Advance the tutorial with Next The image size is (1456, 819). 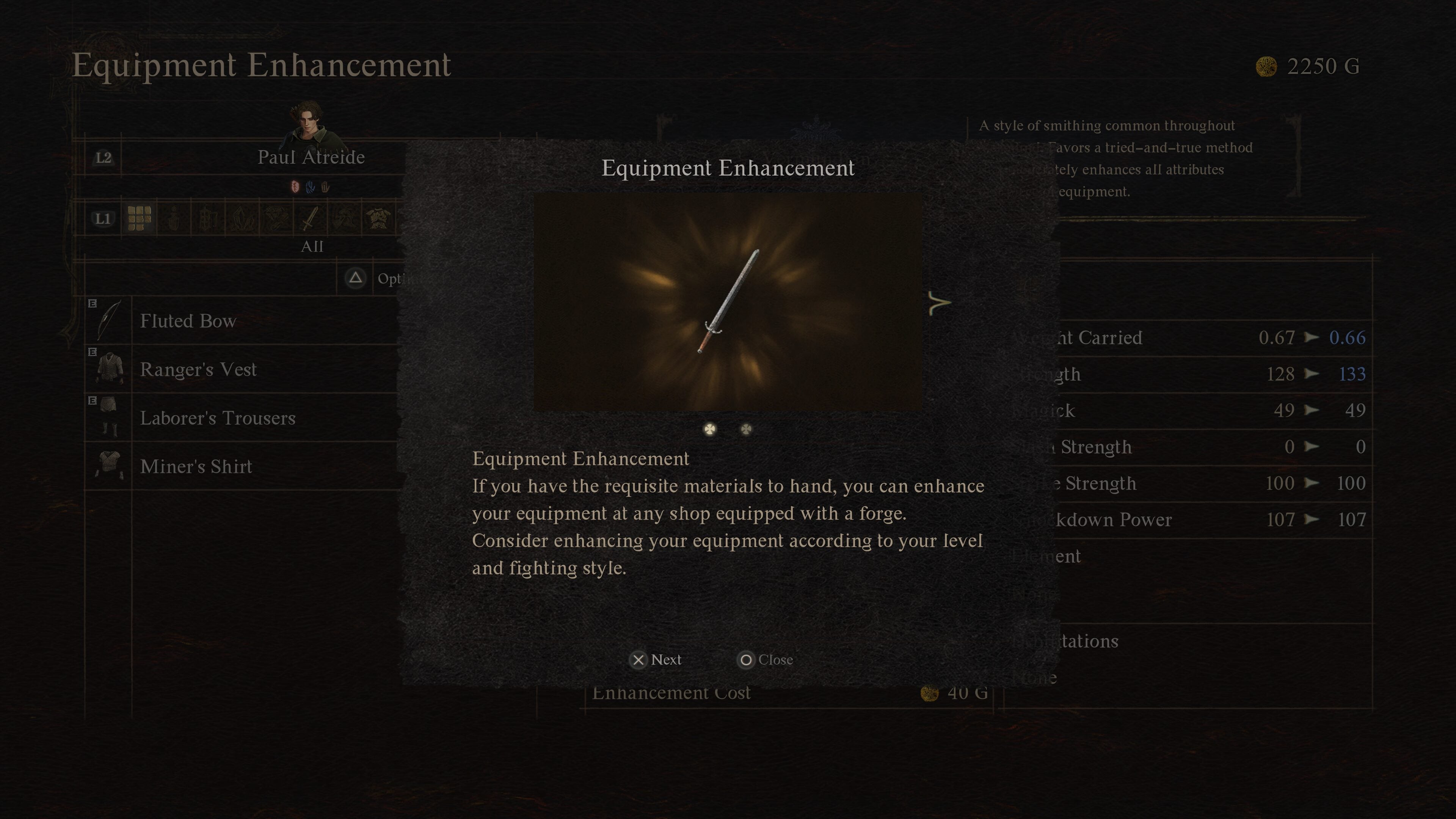coord(656,660)
